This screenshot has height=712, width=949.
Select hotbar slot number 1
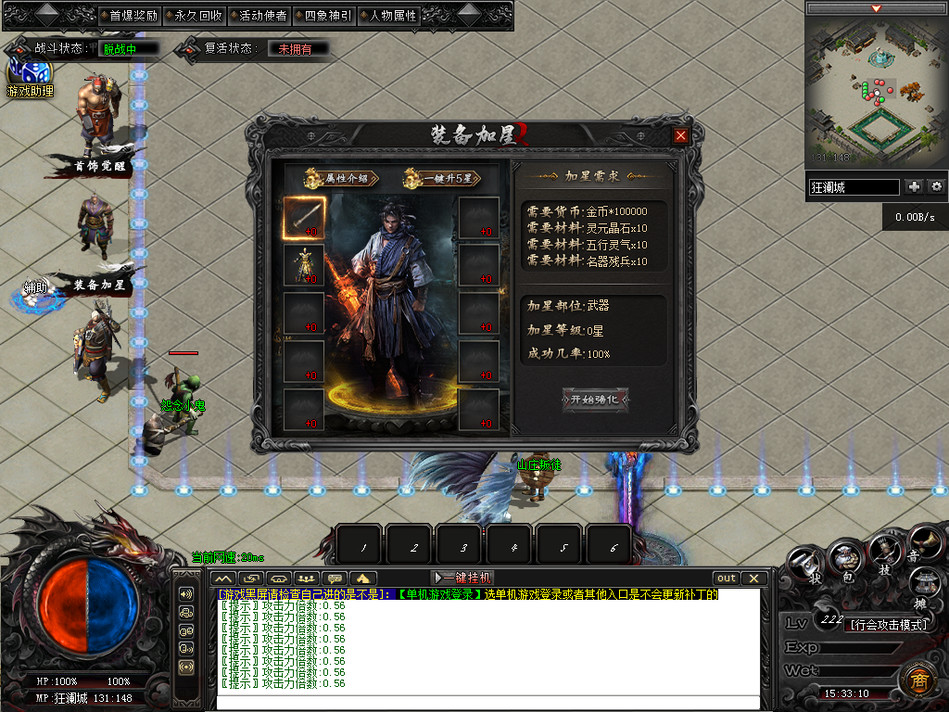click(x=363, y=546)
